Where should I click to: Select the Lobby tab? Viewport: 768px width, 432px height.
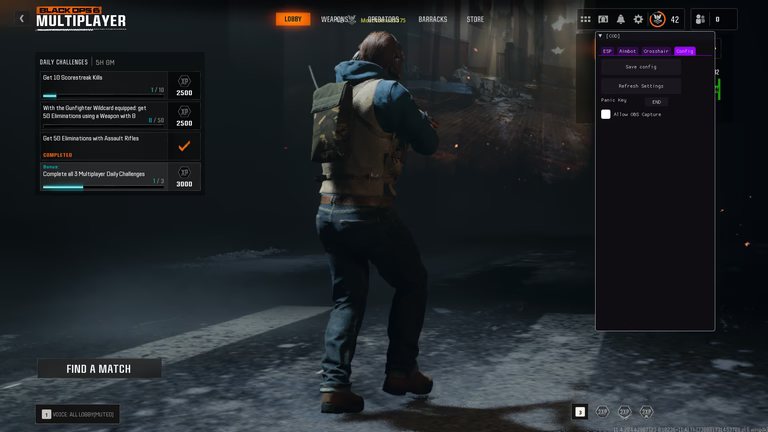tap(293, 19)
